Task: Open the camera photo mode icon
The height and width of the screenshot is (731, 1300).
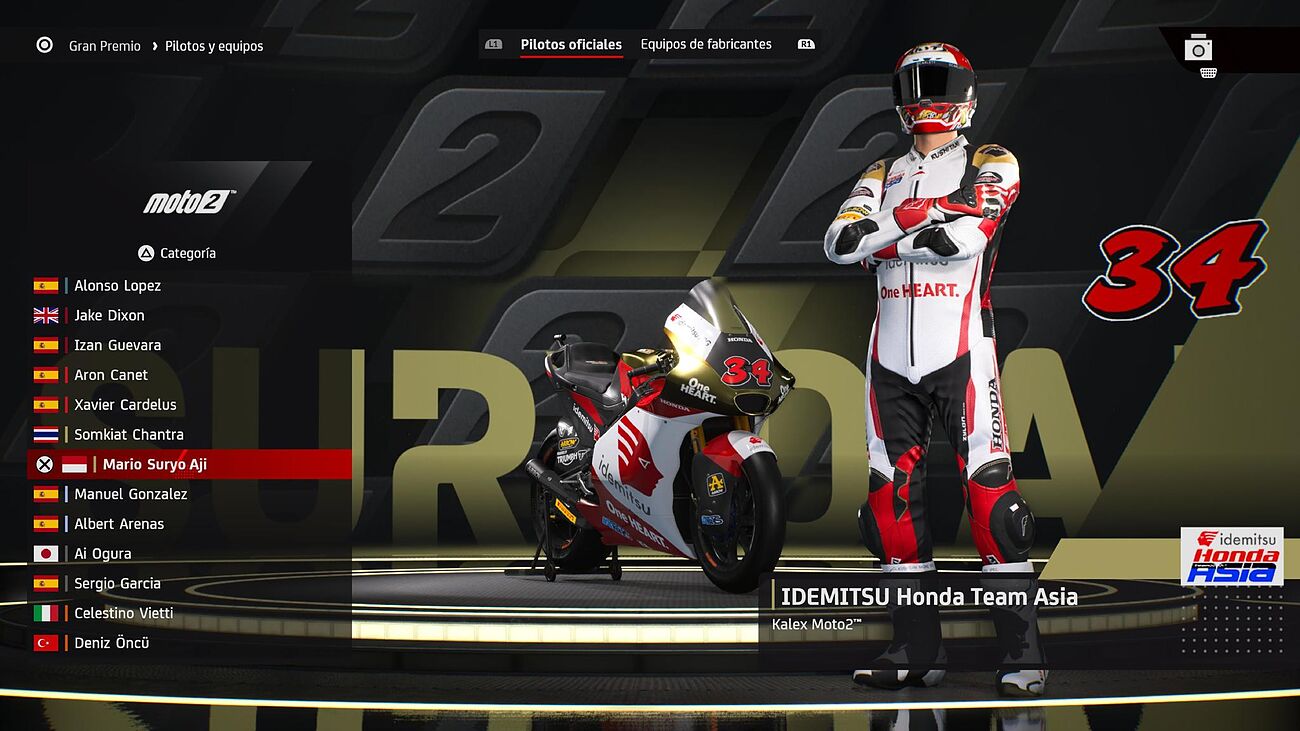Action: tap(1198, 48)
